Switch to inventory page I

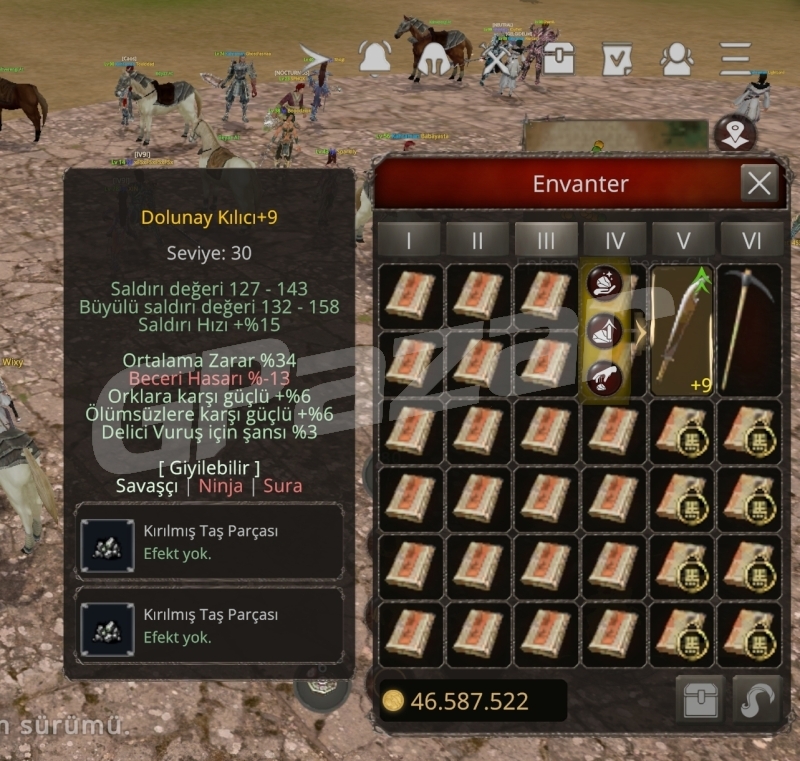(x=408, y=239)
